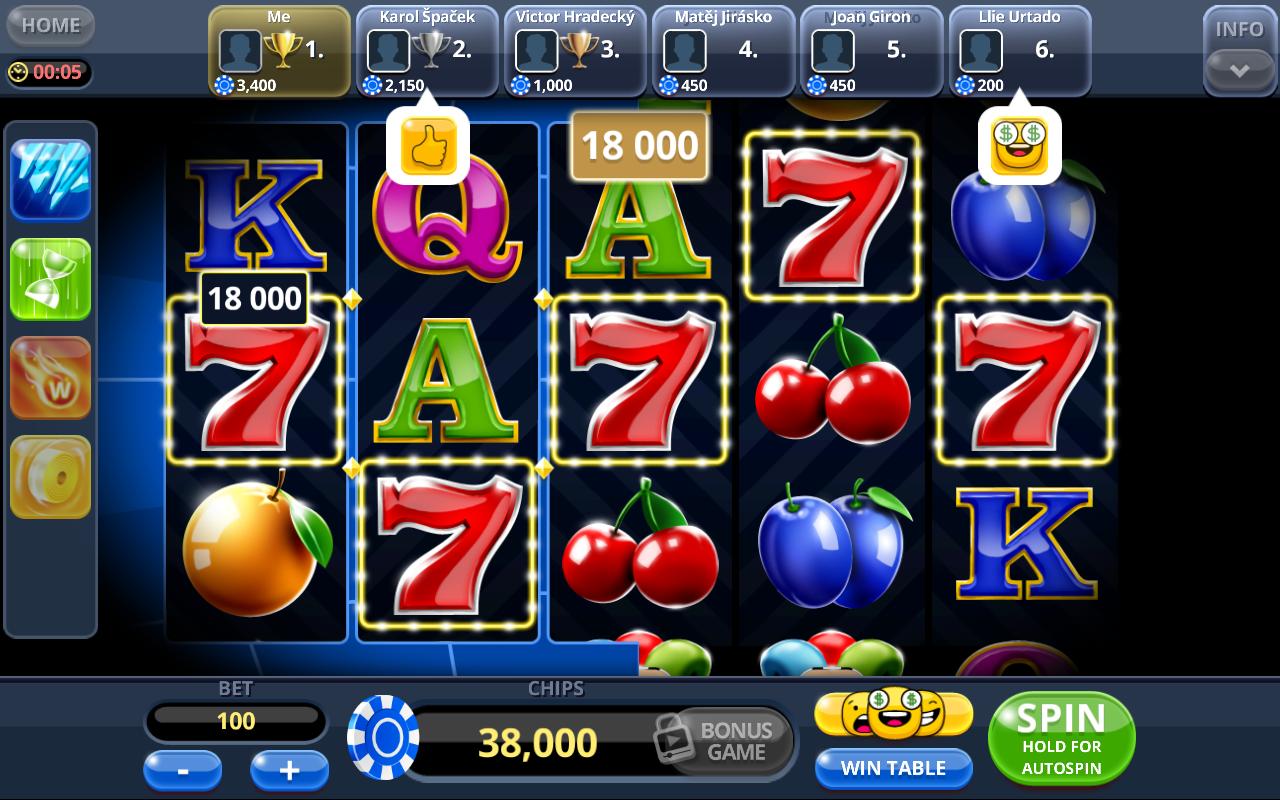Screen dimensions: 1280x800
Task: Activate the golden coin booster
Action: [50, 476]
